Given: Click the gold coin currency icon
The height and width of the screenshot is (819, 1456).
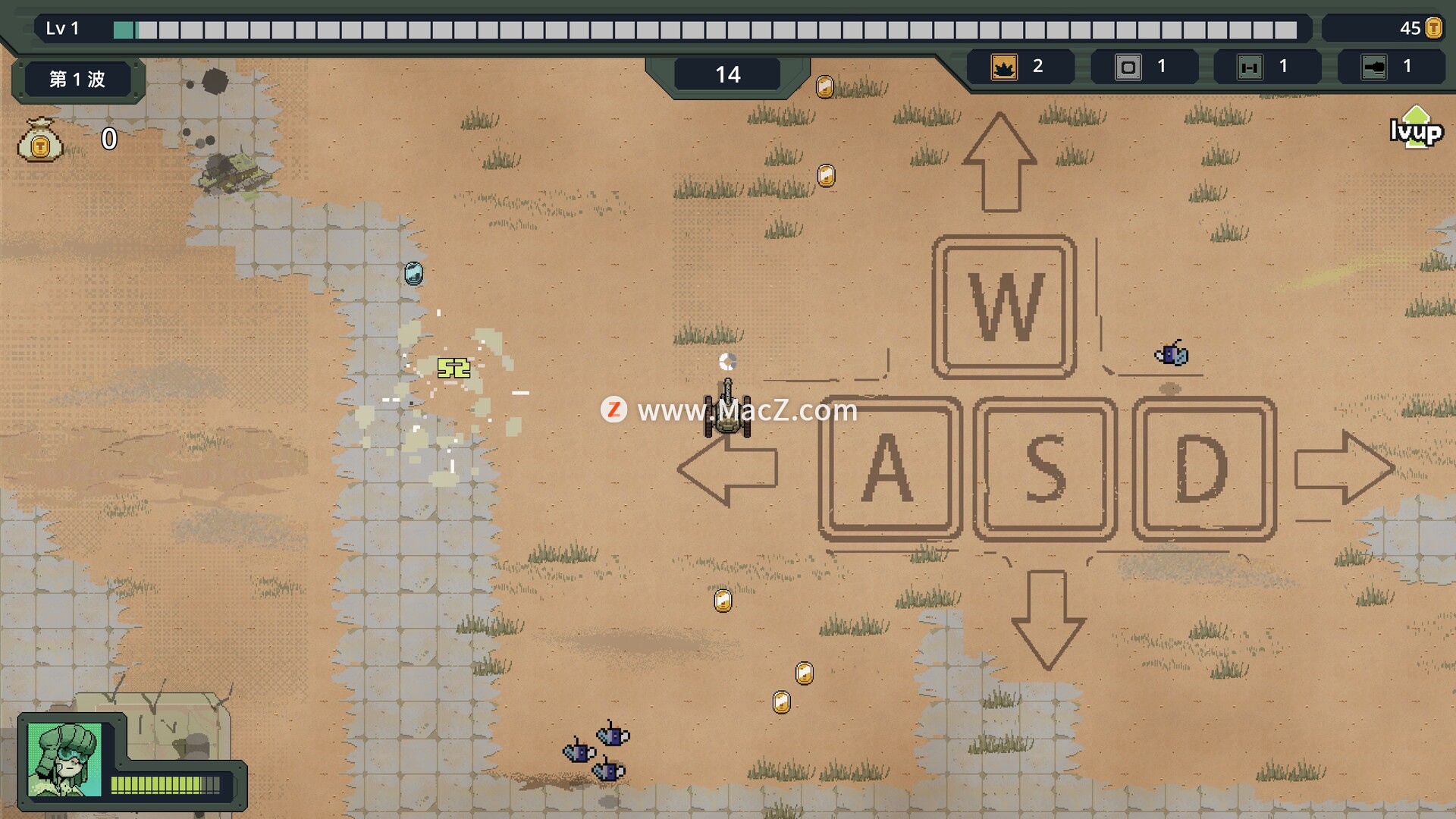Looking at the screenshot, I should (x=1433, y=28).
